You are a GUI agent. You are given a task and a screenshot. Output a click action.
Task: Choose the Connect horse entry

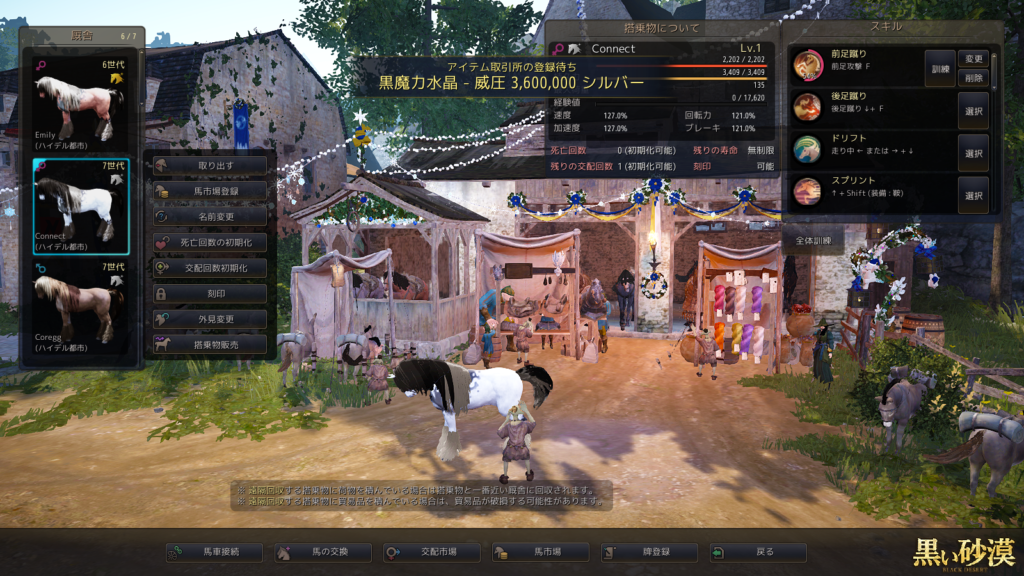(80, 206)
